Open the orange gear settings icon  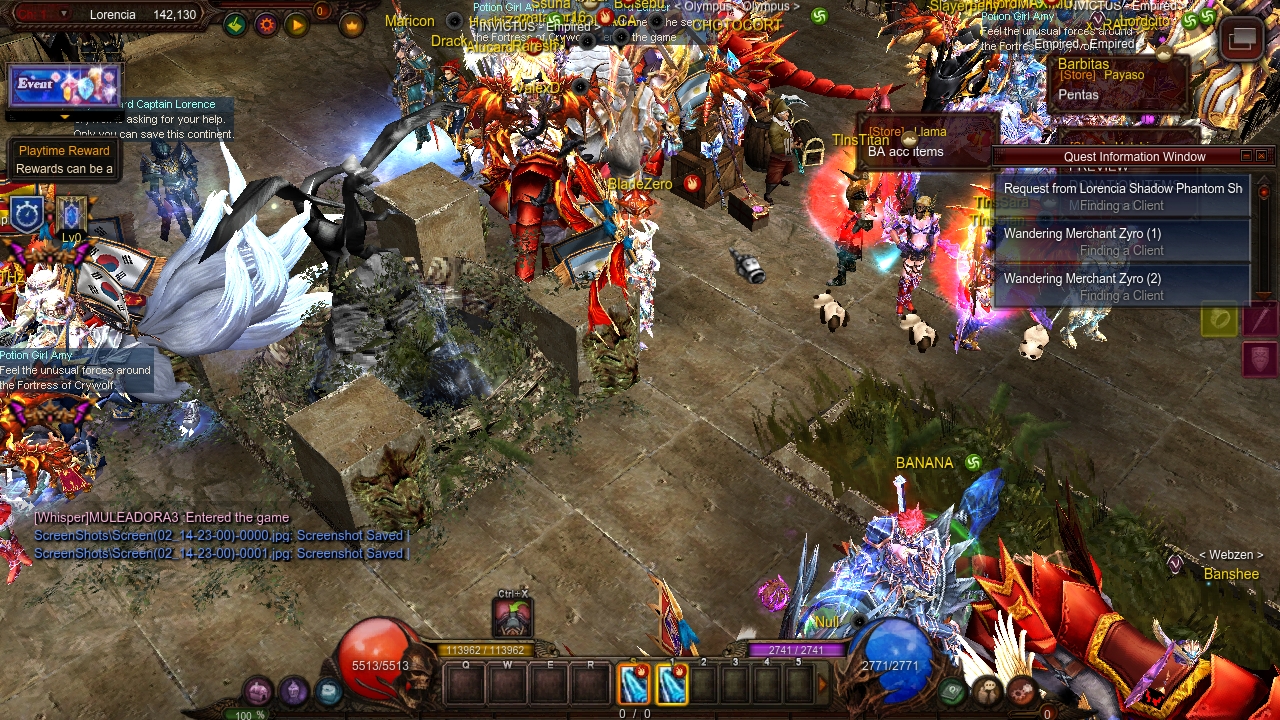pyautogui.click(x=266, y=25)
